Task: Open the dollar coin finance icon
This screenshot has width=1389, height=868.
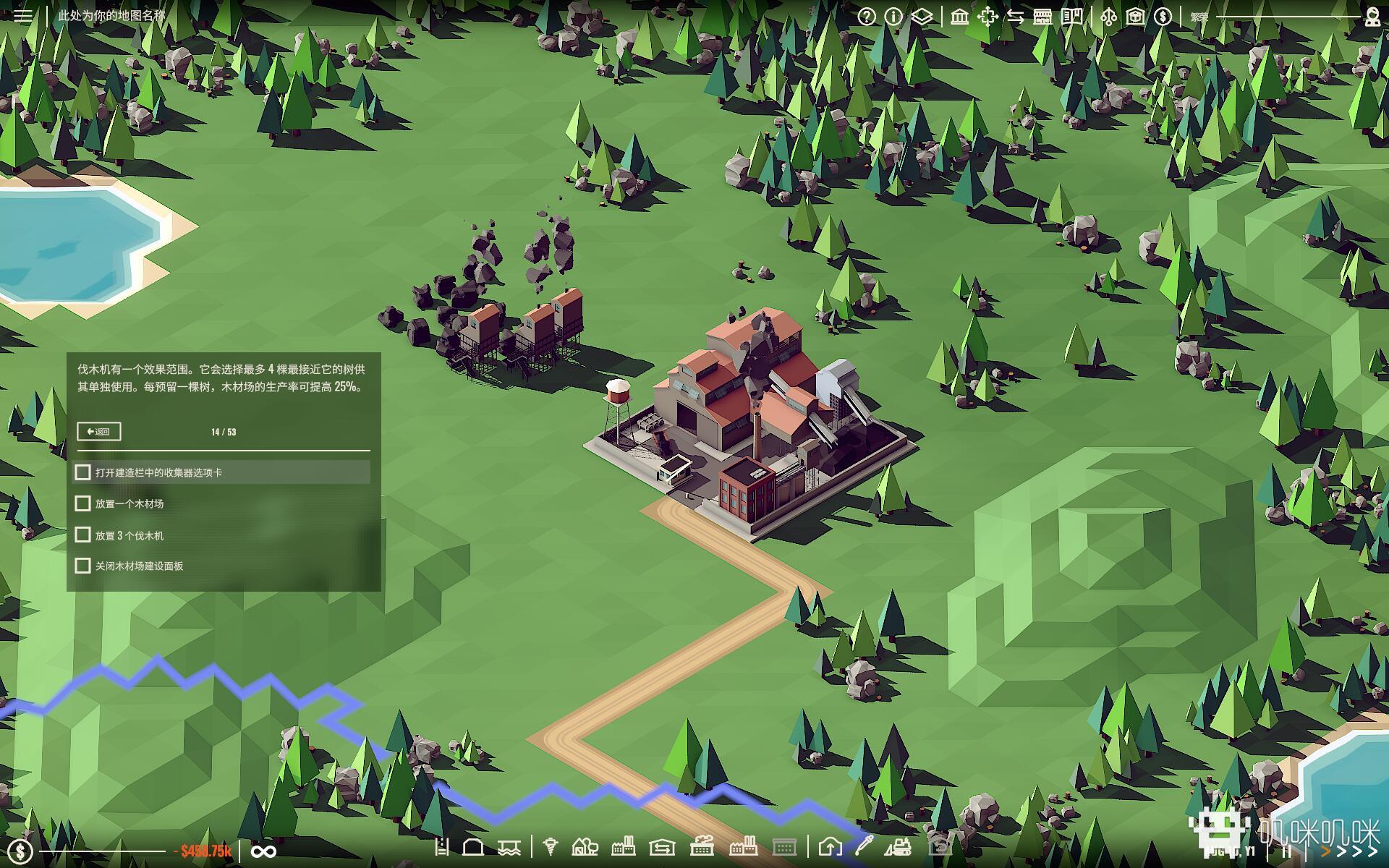Action: pos(1163,17)
